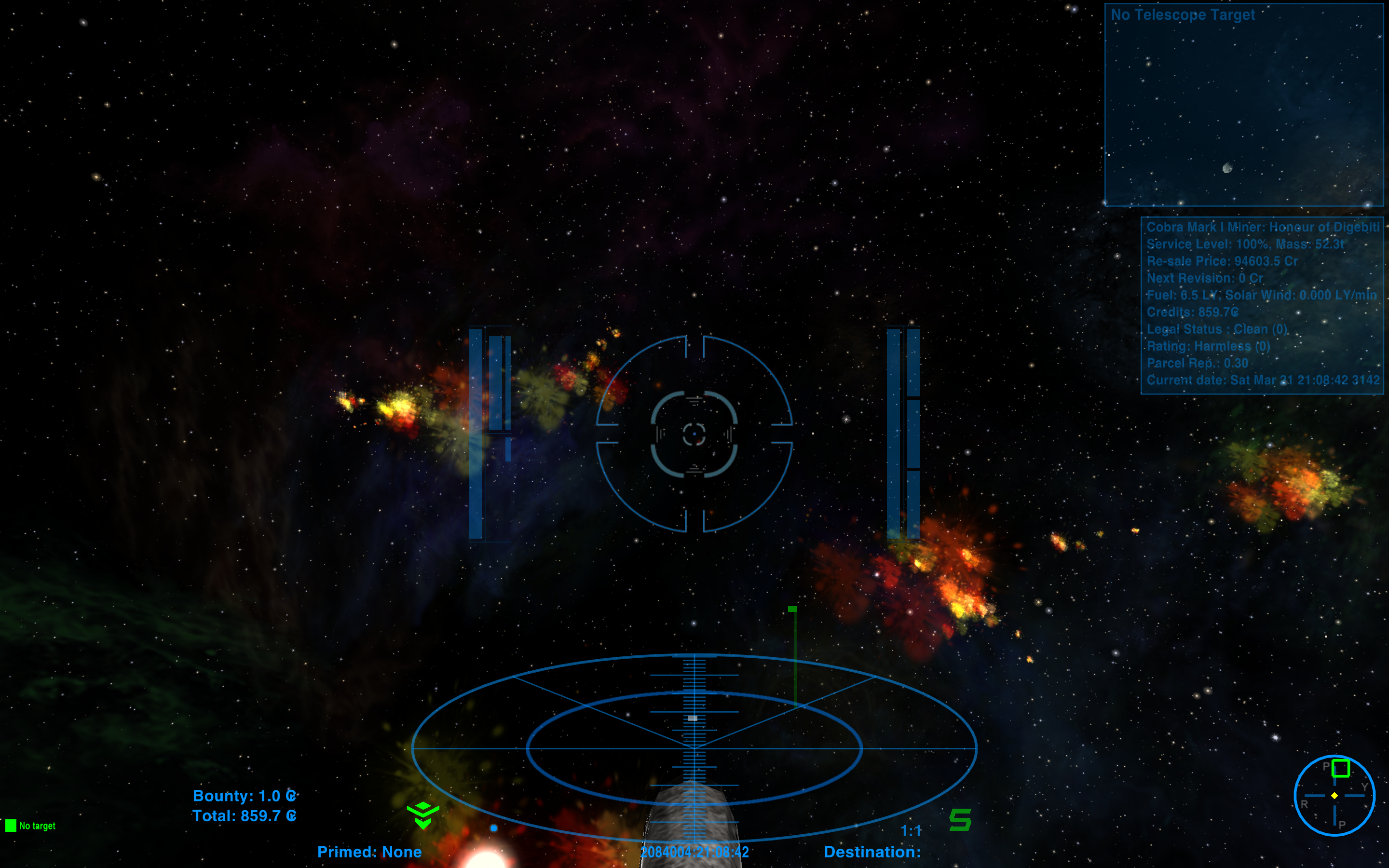Click the green double-chevron icon
This screenshot has height=868, width=1389.
[423, 815]
